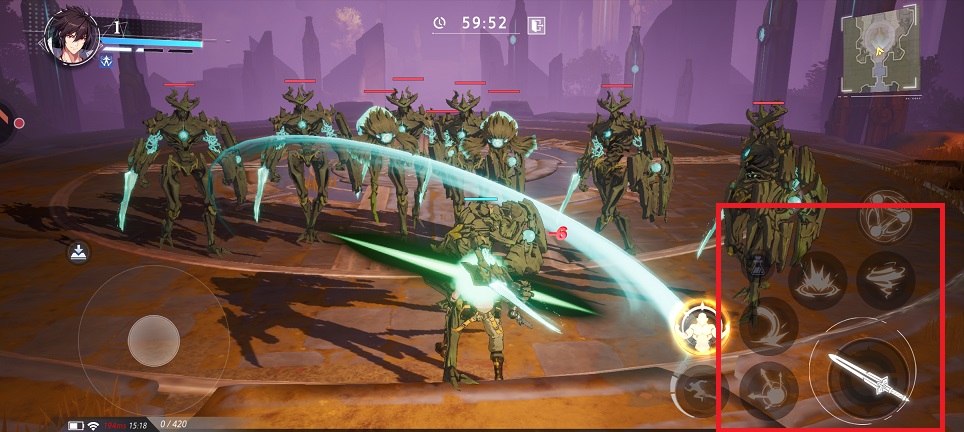This screenshot has width=964, height=432.
Task: Tap the running figure dodge button
Action: pos(698,388)
